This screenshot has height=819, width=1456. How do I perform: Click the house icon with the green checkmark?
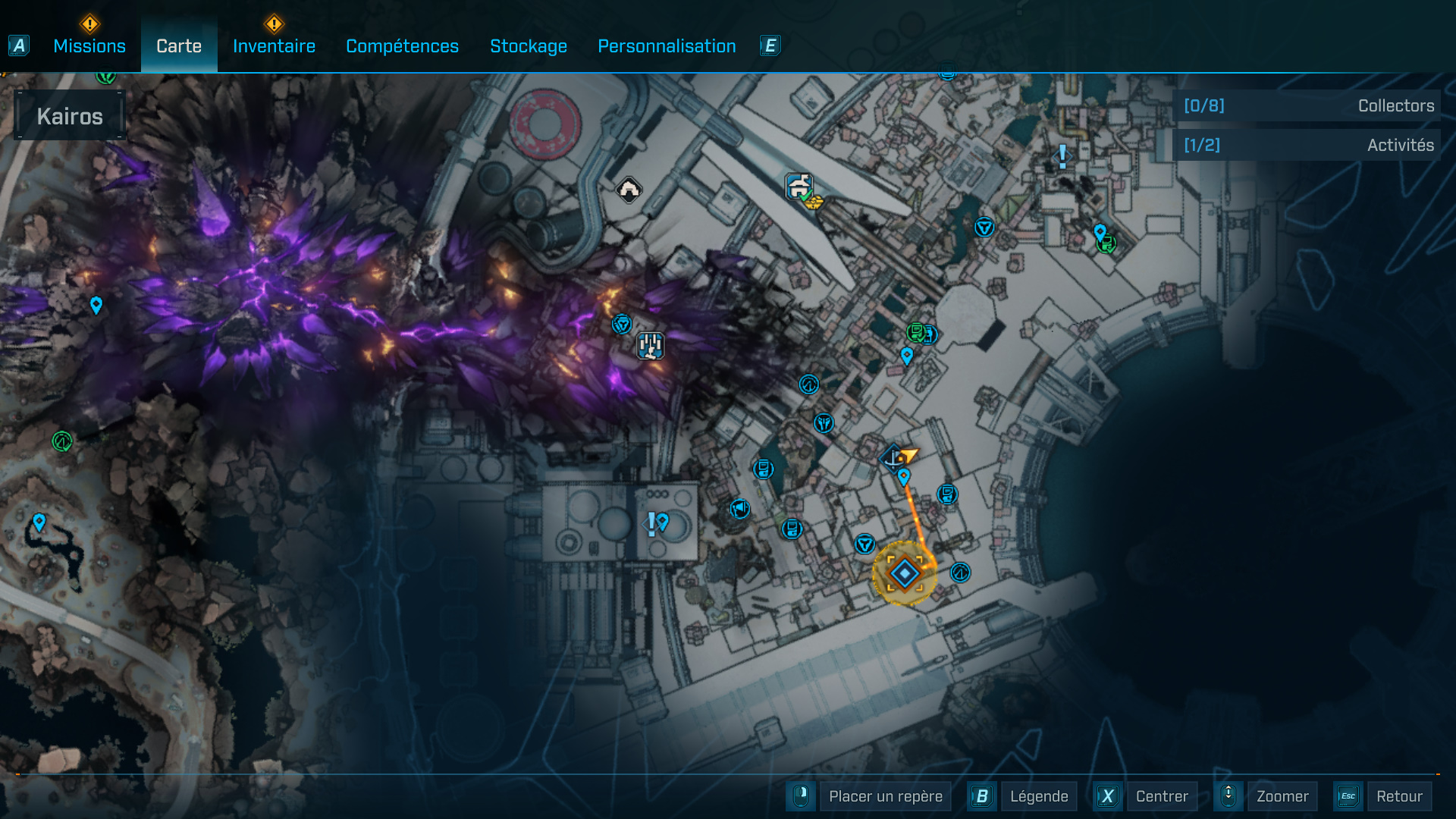799,185
